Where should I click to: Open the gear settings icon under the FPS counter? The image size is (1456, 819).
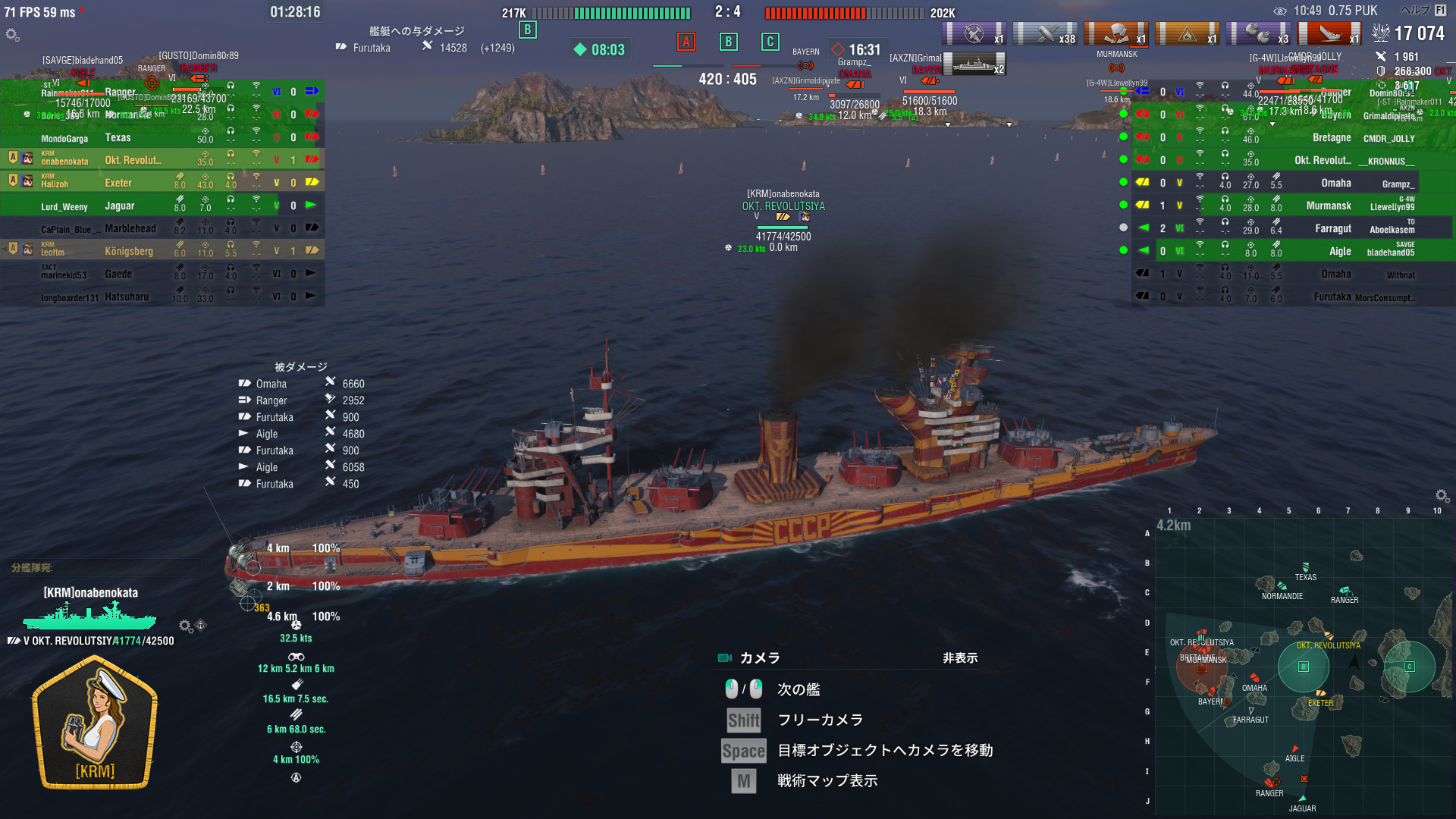pos(12,35)
